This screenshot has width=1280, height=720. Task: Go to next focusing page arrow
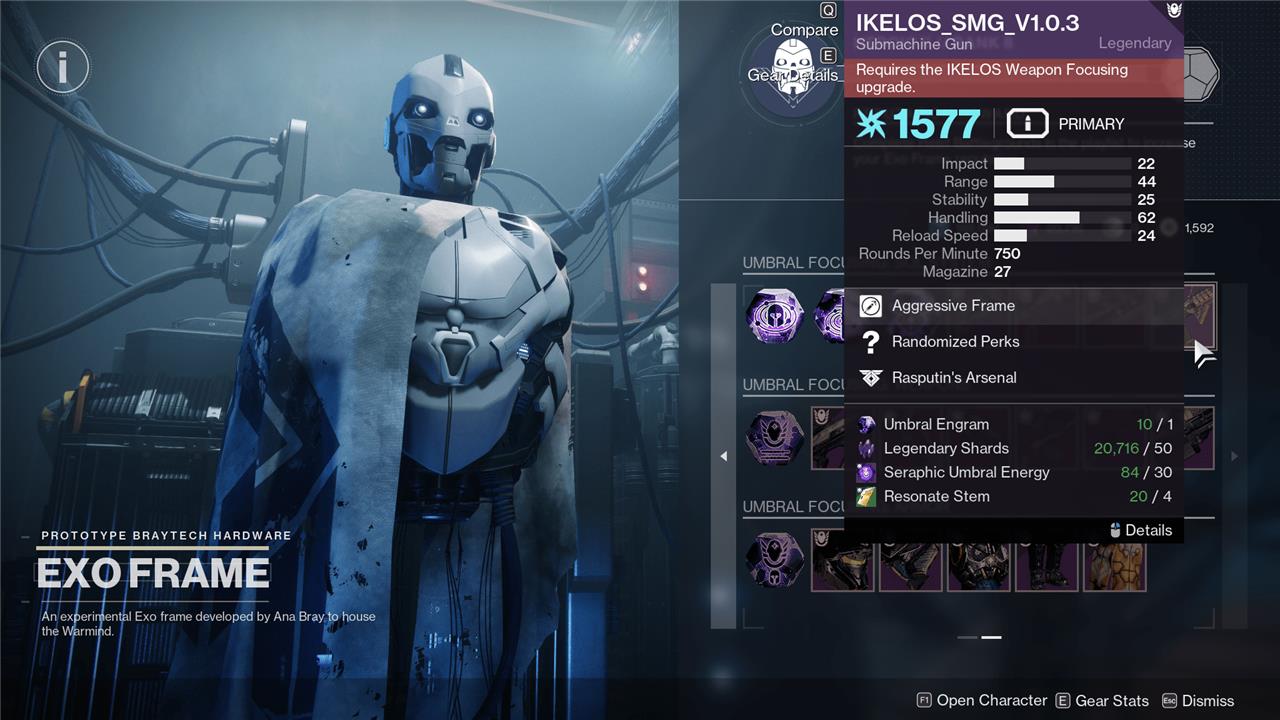(x=1234, y=456)
